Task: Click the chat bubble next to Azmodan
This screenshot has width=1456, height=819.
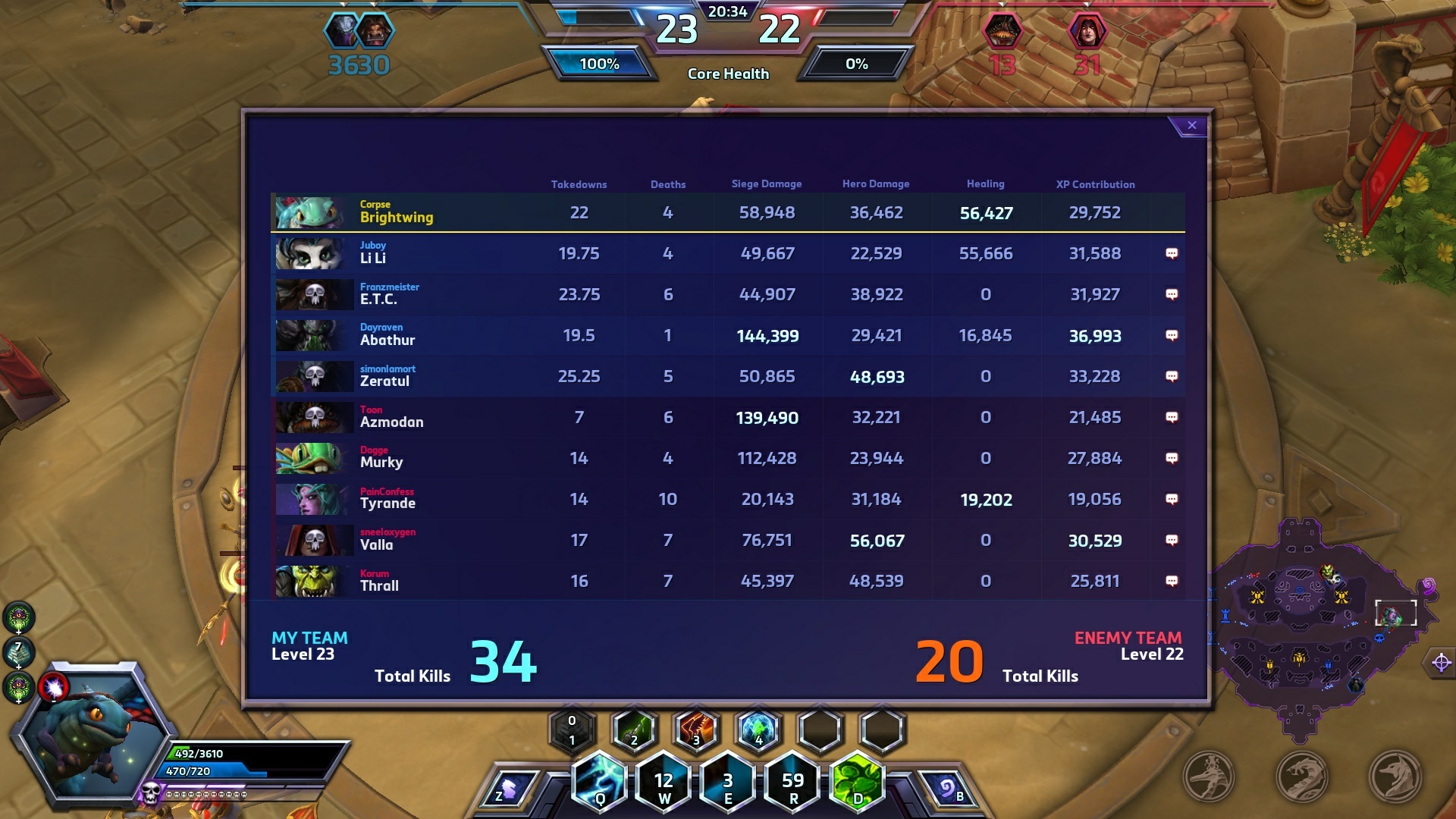Action: coord(1172,417)
